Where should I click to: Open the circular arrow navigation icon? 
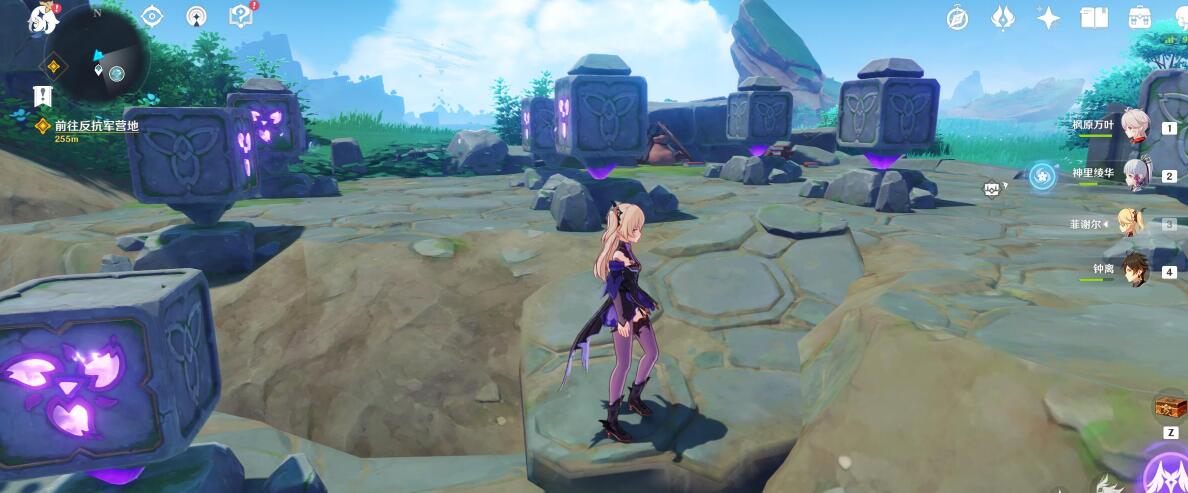197,16
